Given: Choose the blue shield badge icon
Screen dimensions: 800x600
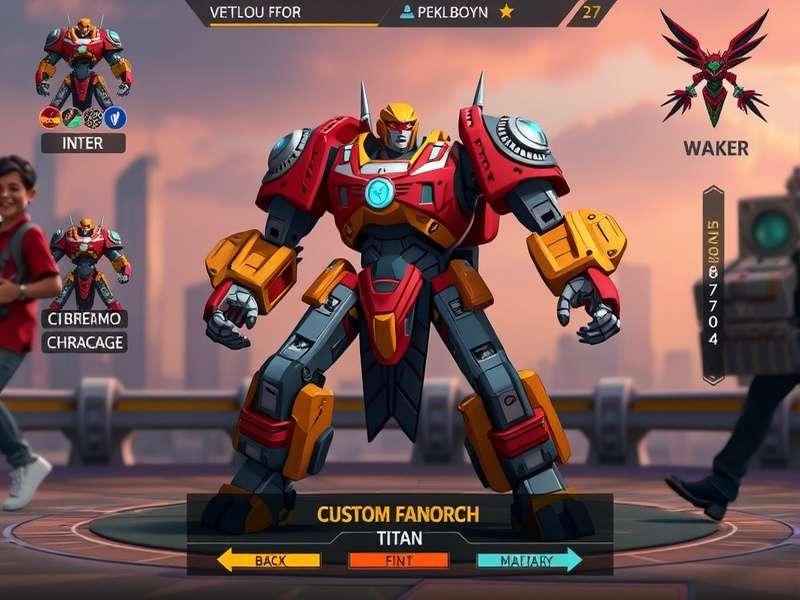Looking at the screenshot, I should point(115,118).
